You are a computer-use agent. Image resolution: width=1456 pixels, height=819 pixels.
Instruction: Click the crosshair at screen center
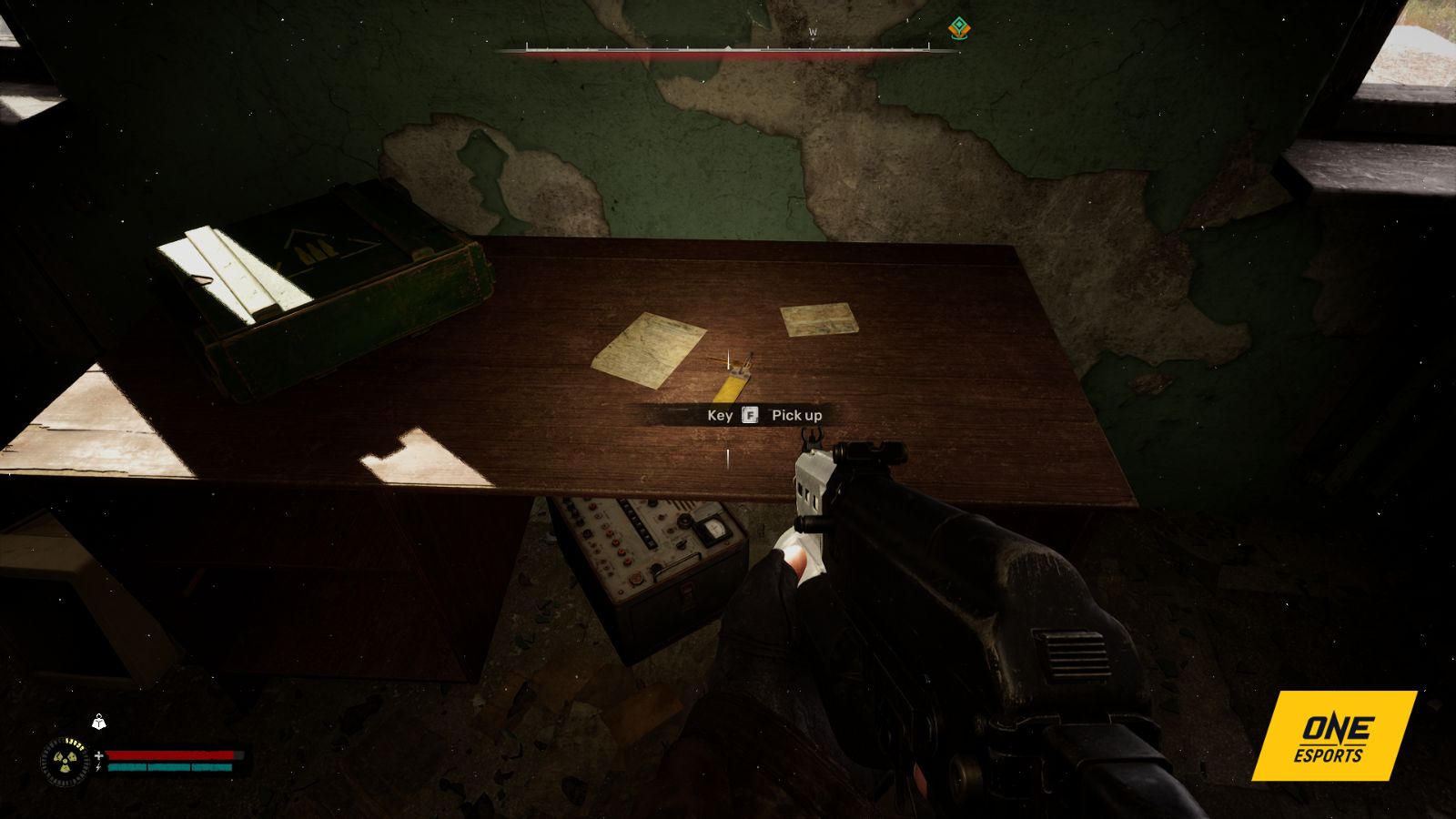coord(728,409)
